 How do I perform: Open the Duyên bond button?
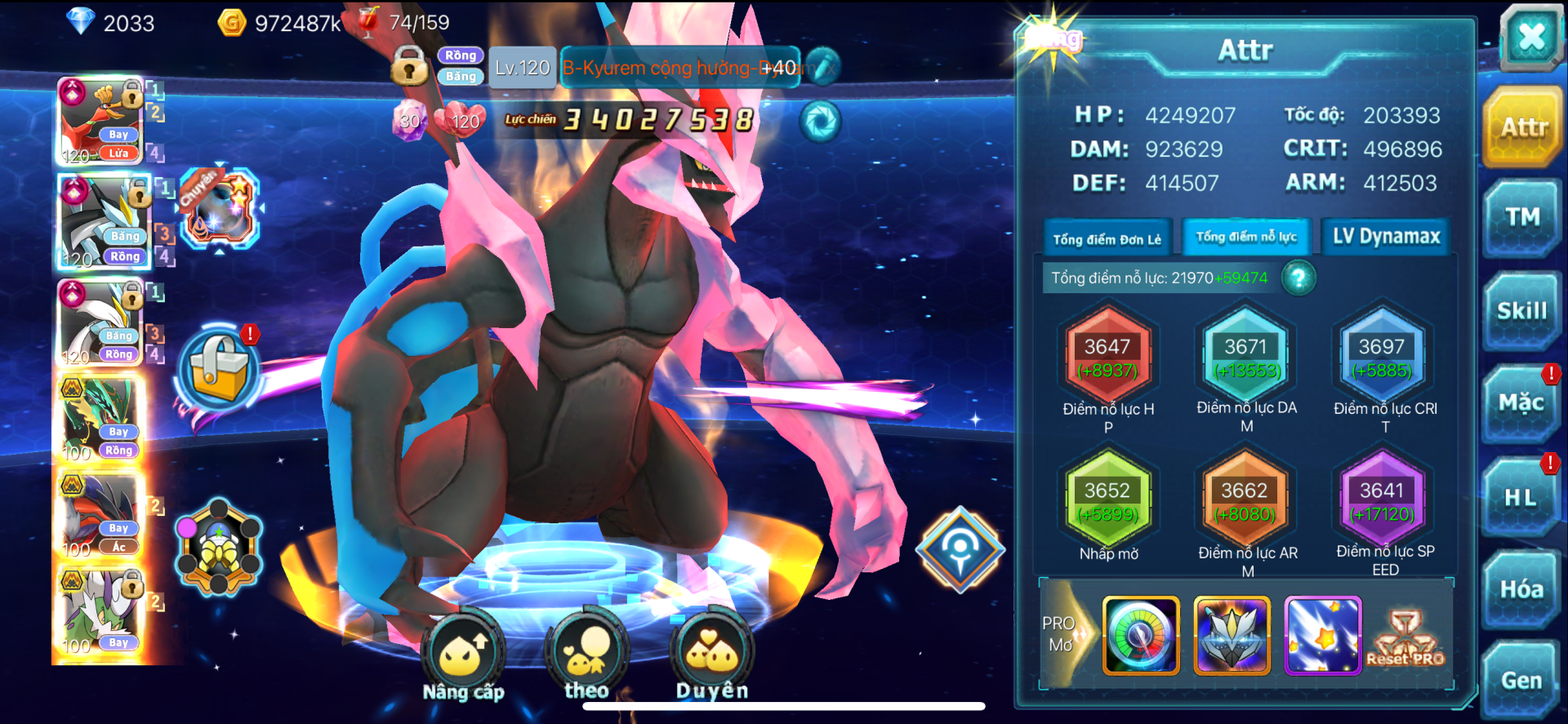tap(712, 659)
